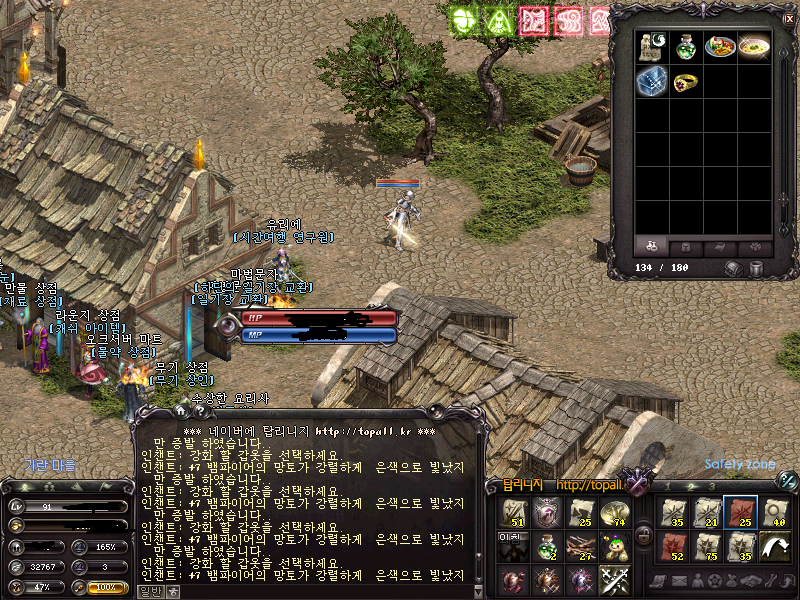Select the plated food dish item
Image resolution: width=800 pixels, height=600 pixels.
coord(720,45)
